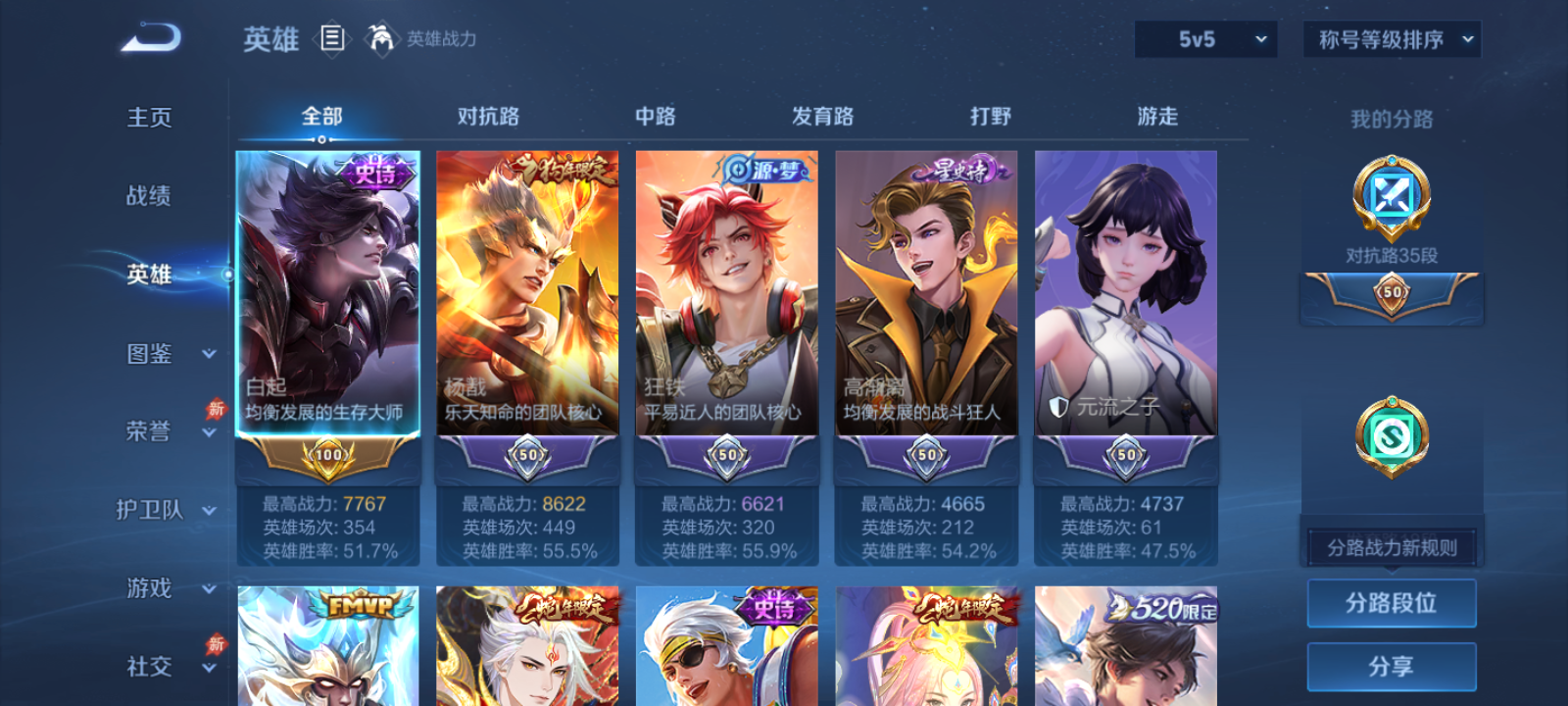The width and height of the screenshot is (1568, 706).
Task: Open the 5v5 mode dropdown
Action: pos(1205,40)
